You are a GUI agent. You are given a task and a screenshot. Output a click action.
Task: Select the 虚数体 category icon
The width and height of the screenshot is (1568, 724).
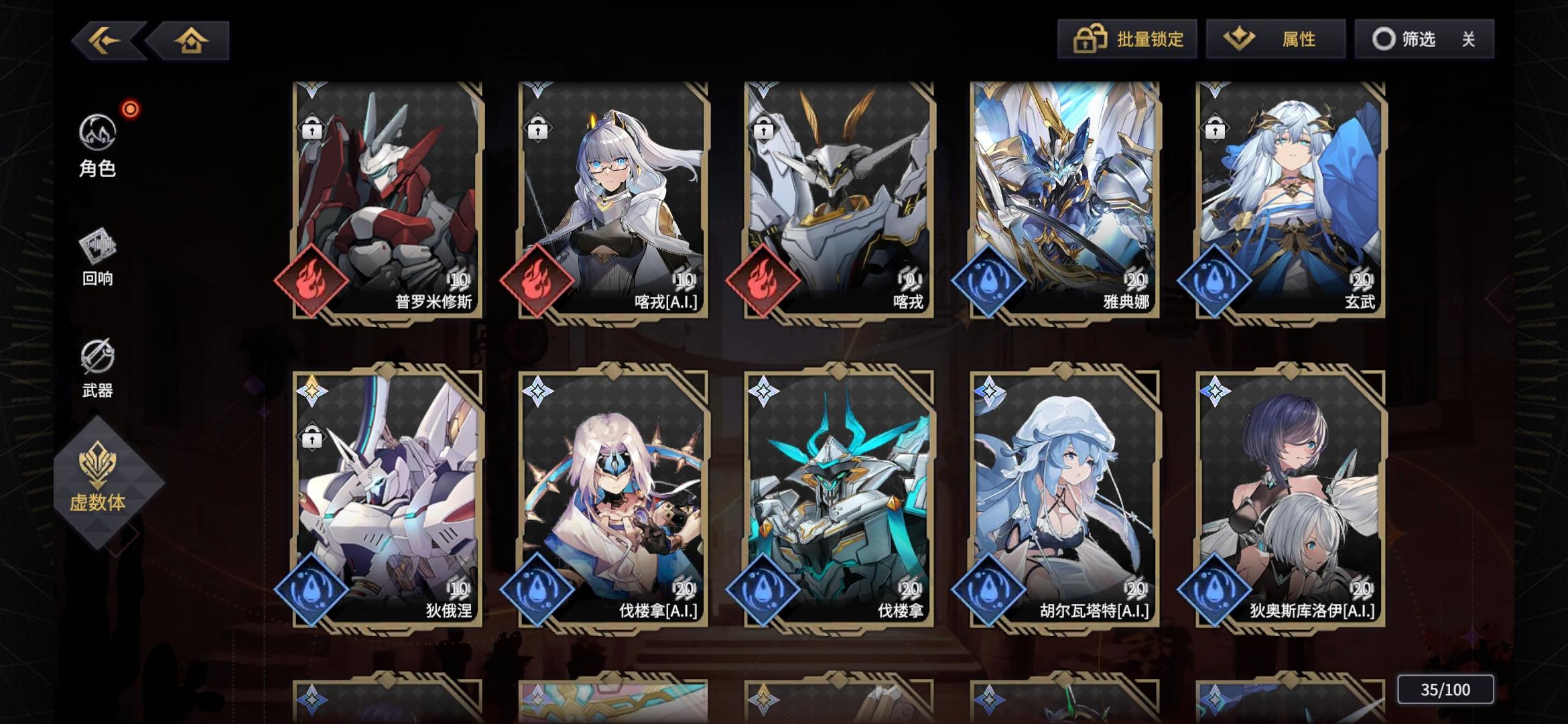point(99,469)
